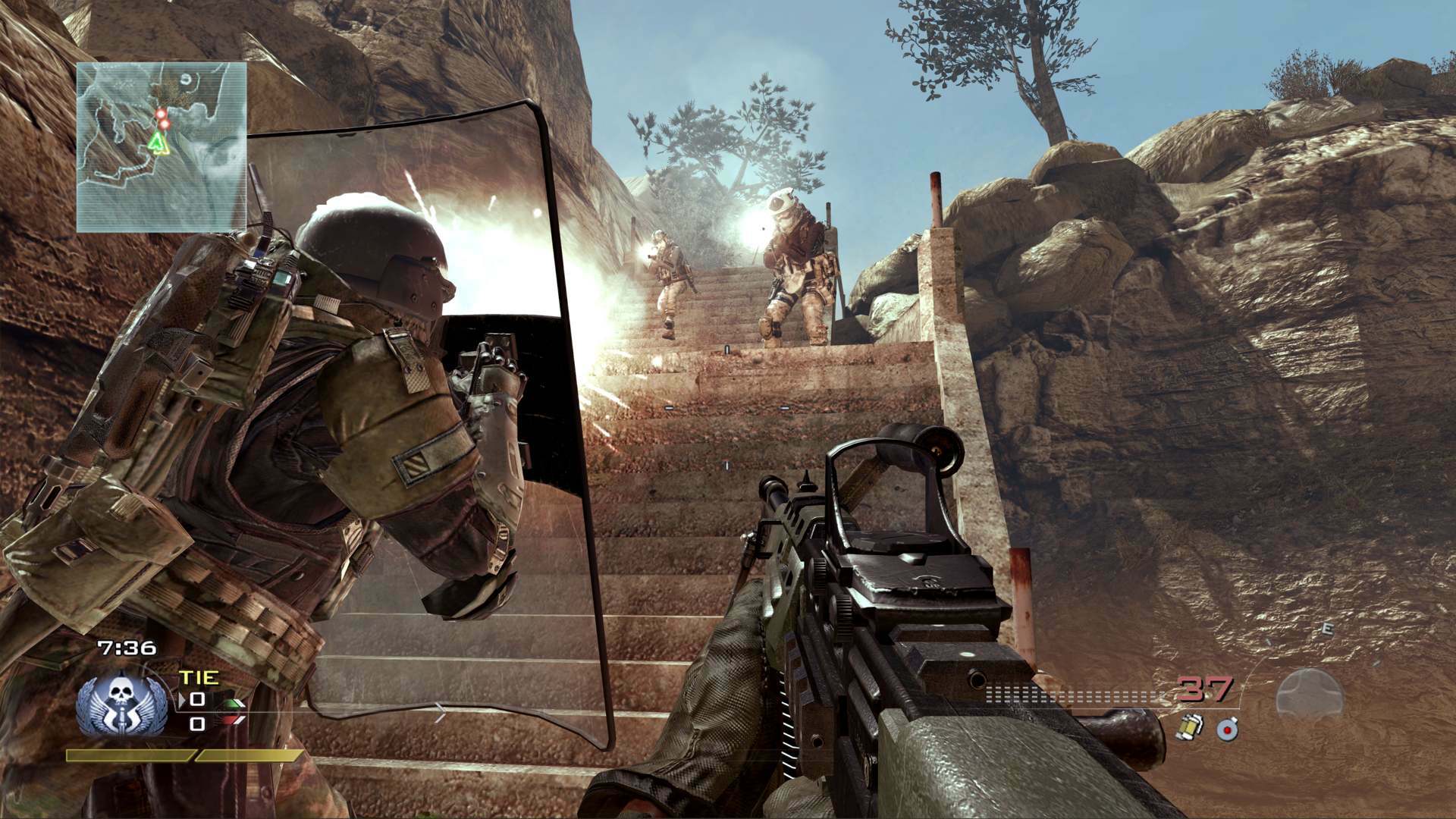This screenshot has height=819, width=1456.
Task: Click the yellow TIE score label
Action: [x=199, y=677]
